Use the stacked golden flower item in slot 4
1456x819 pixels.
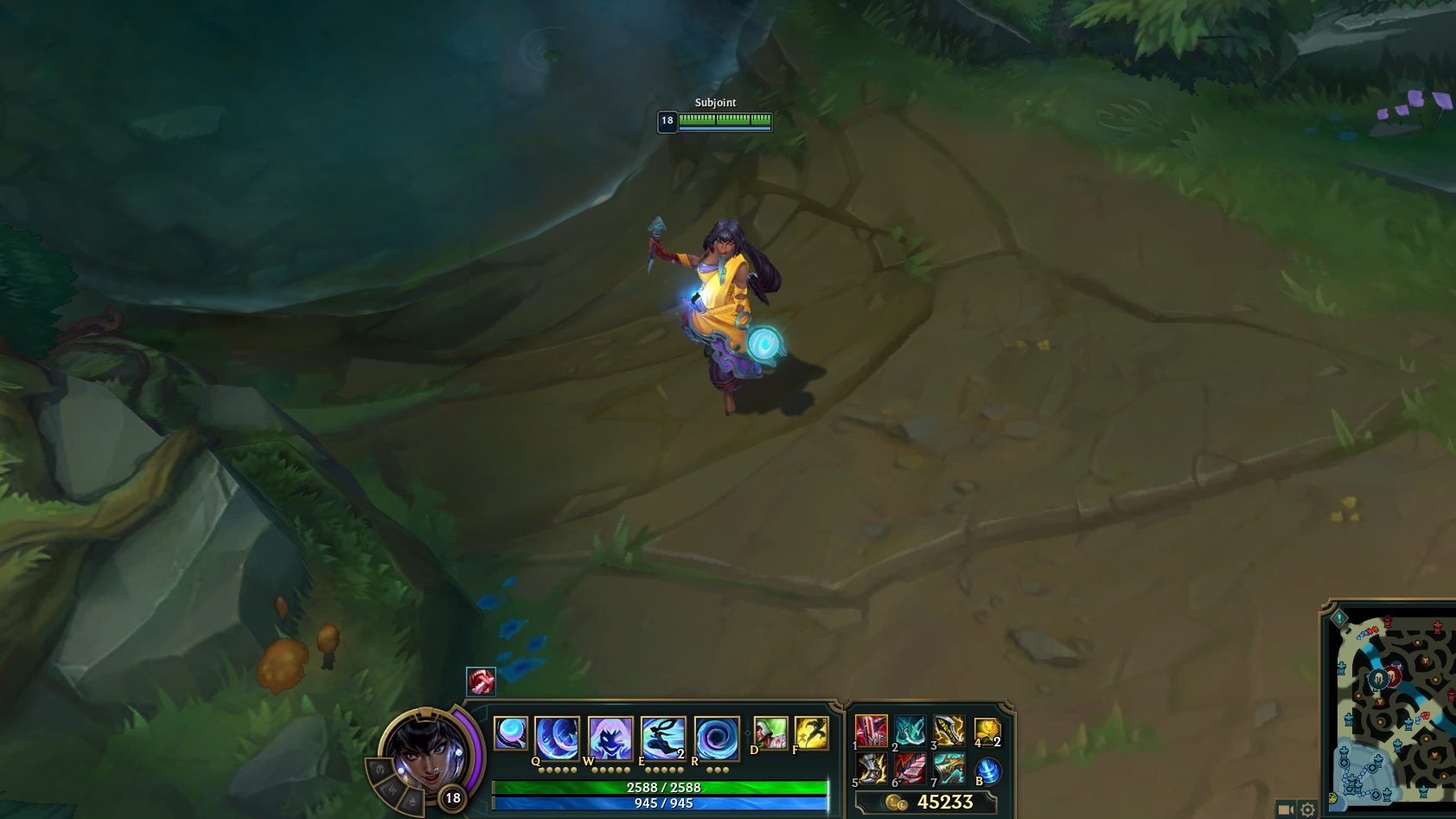tap(987, 731)
